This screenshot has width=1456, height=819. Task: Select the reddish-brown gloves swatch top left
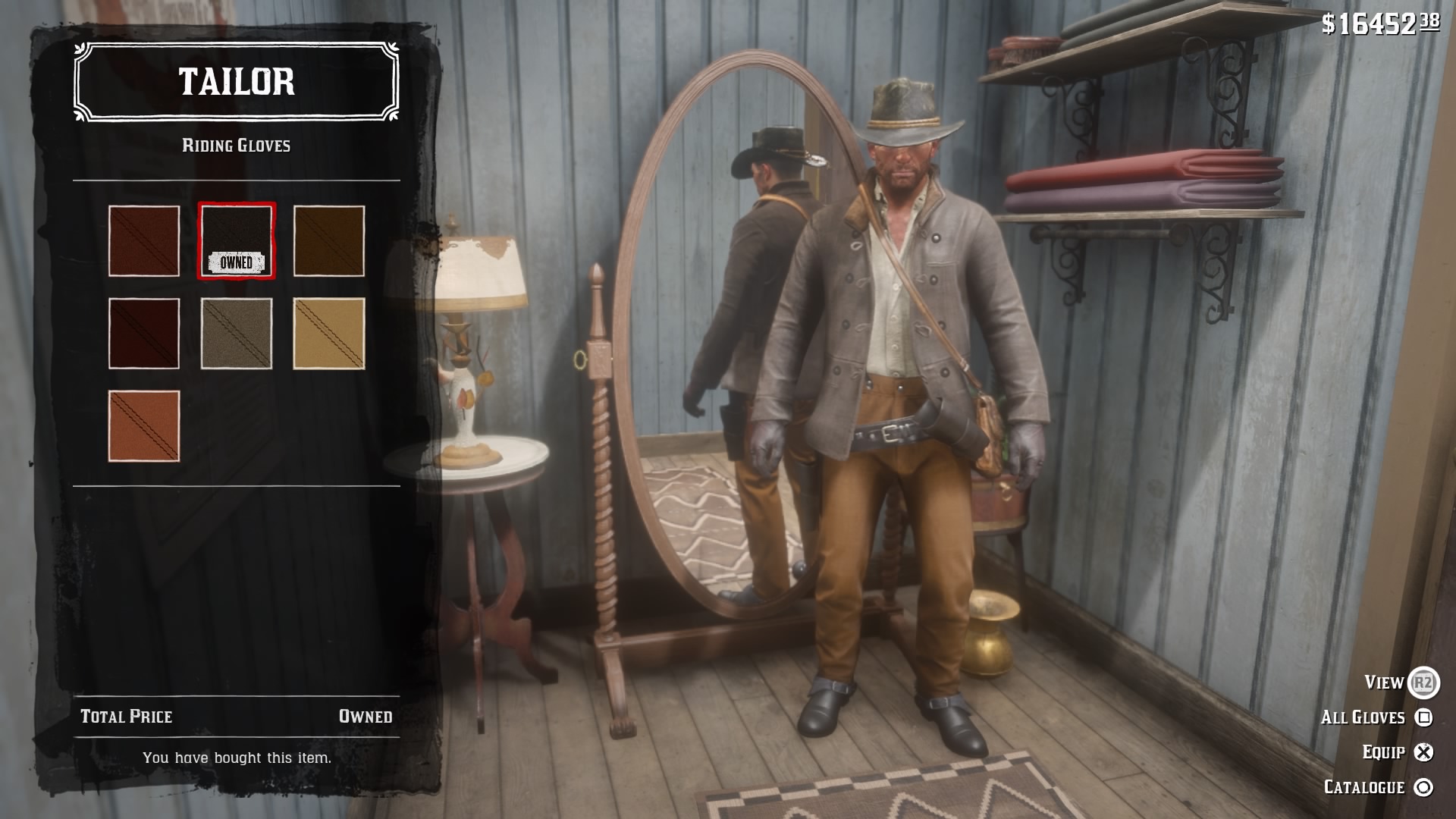point(143,239)
